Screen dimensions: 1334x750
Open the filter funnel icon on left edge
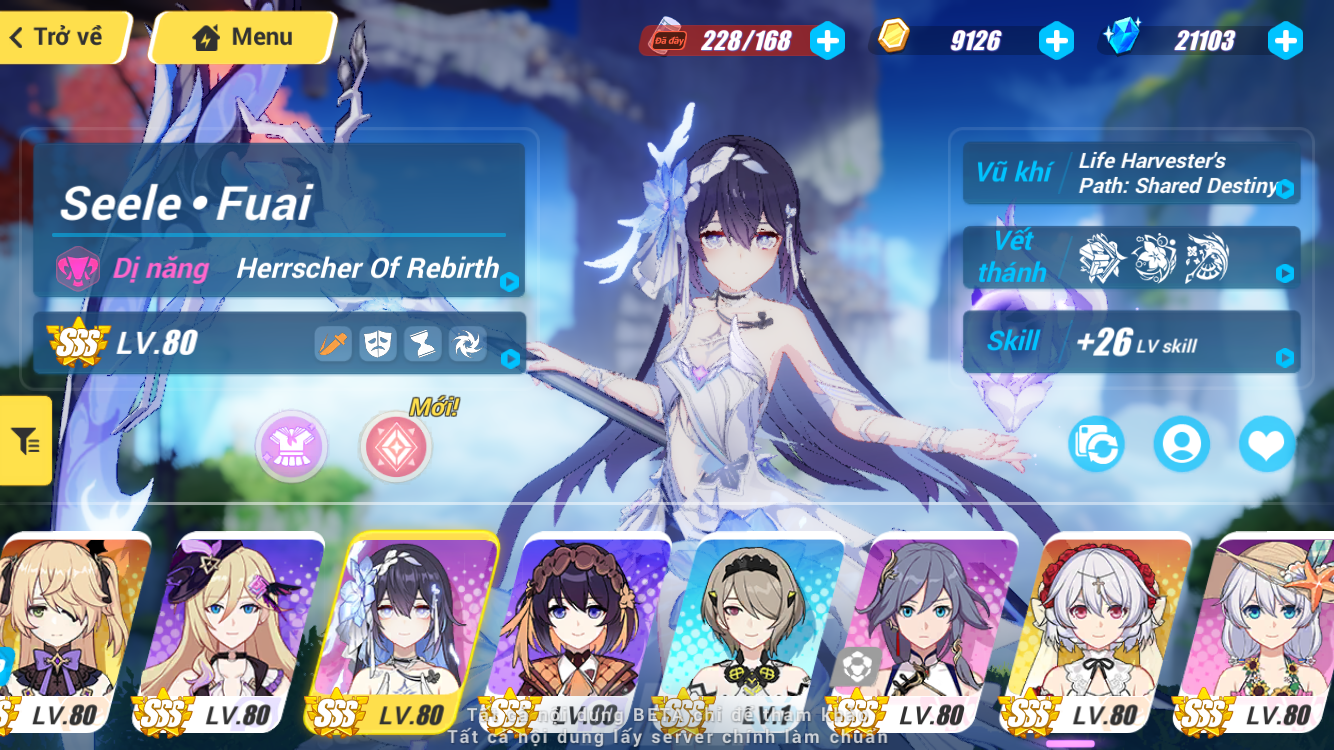(24, 440)
